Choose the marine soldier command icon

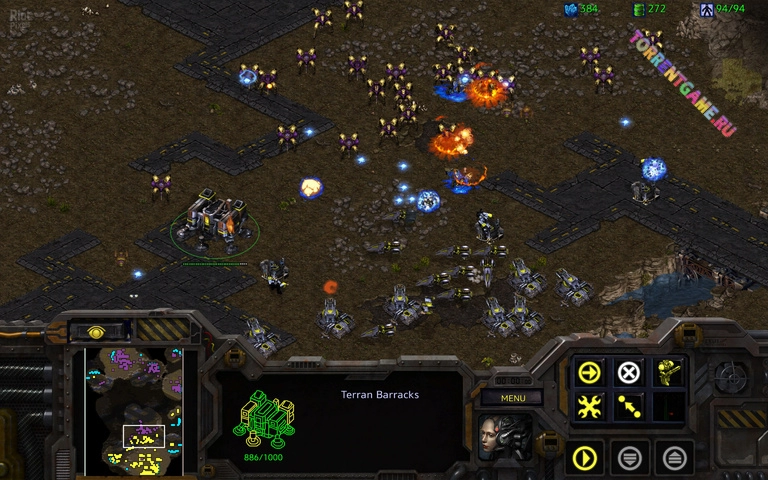pyautogui.click(x=668, y=372)
